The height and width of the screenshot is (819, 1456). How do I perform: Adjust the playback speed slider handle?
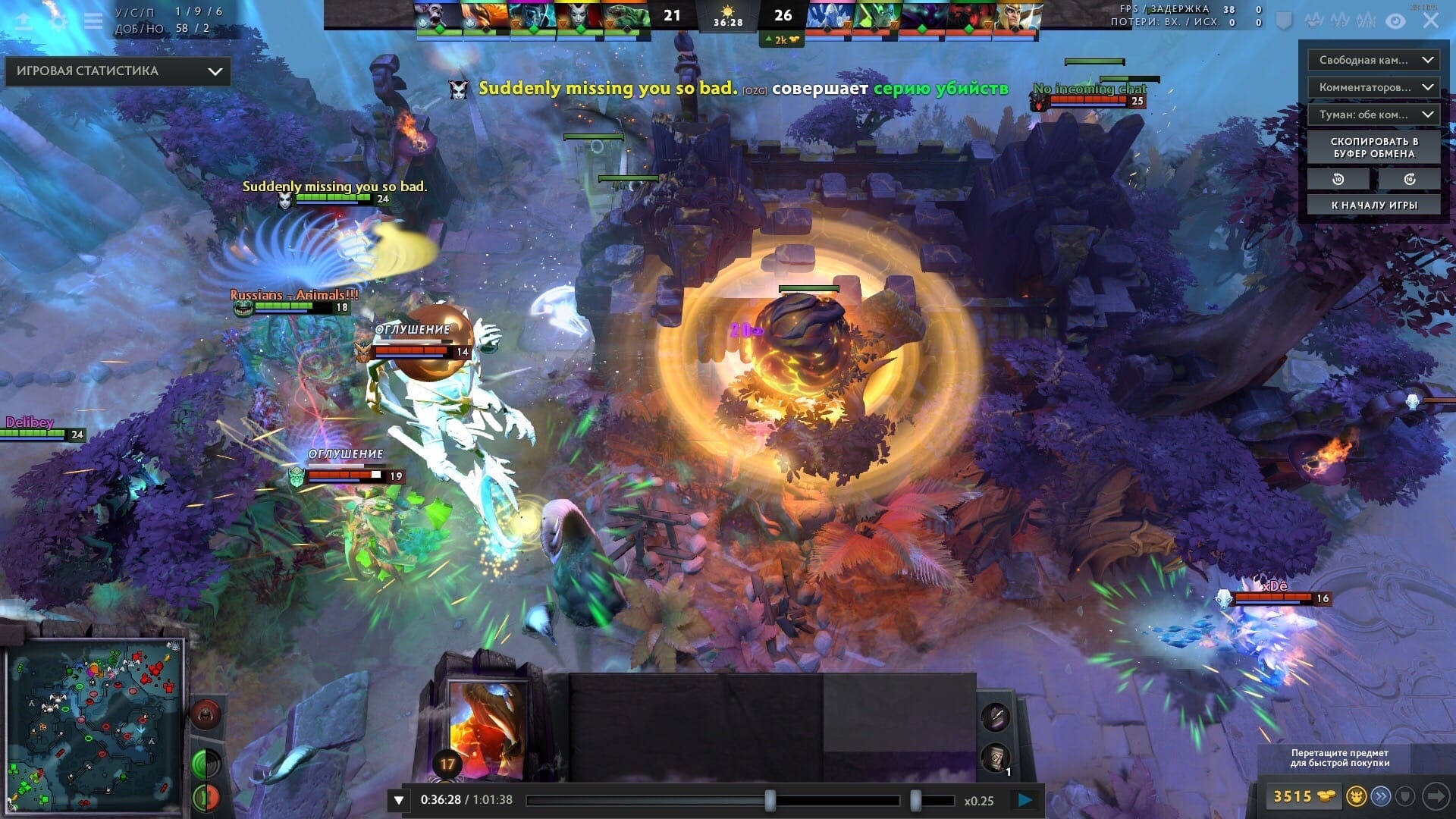coord(915,800)
